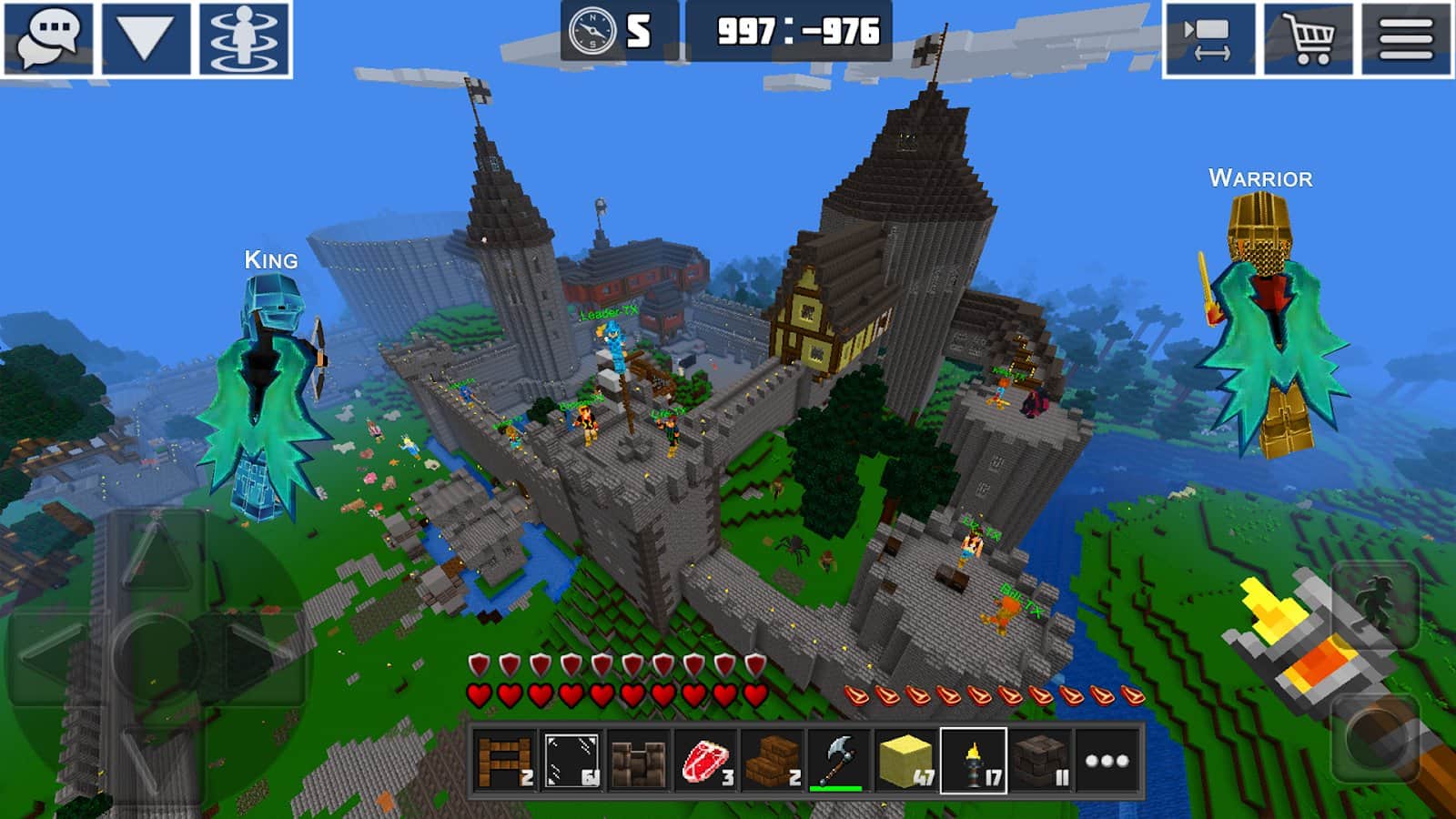The width and height of the screenshot is (1456, 819).
Task: Tap the downward triangle button
Action: tap(146, 38)
